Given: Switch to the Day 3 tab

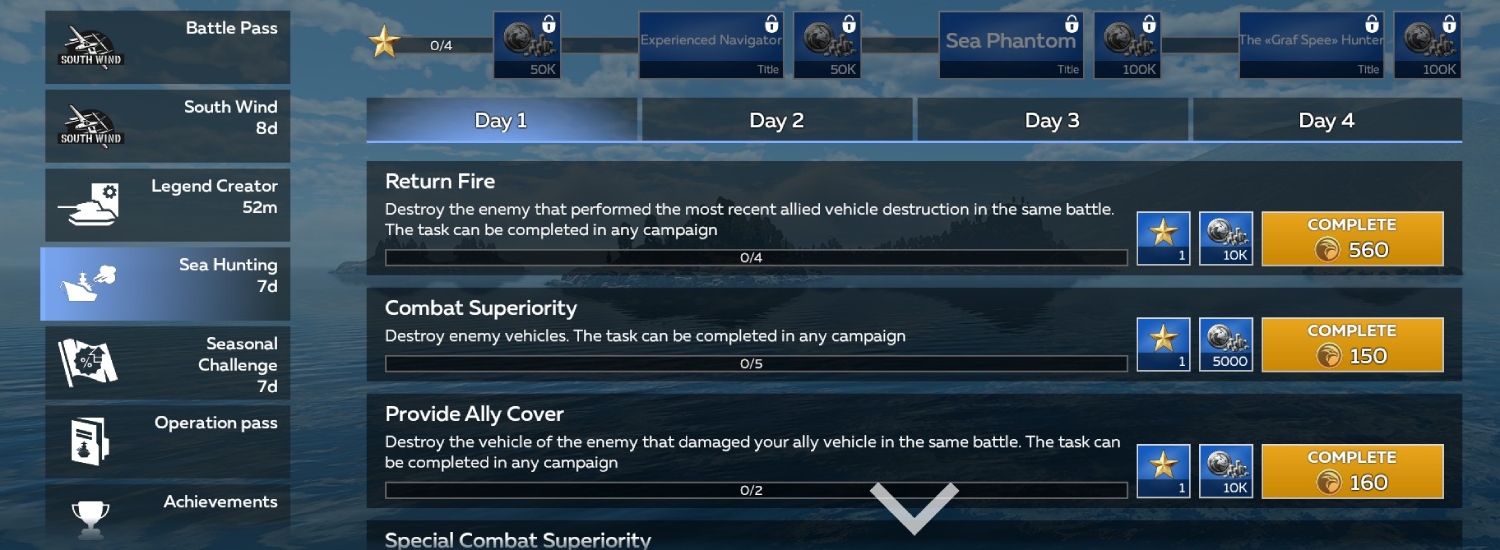Looking at the screenshot, I should [x=1052, y=120].
